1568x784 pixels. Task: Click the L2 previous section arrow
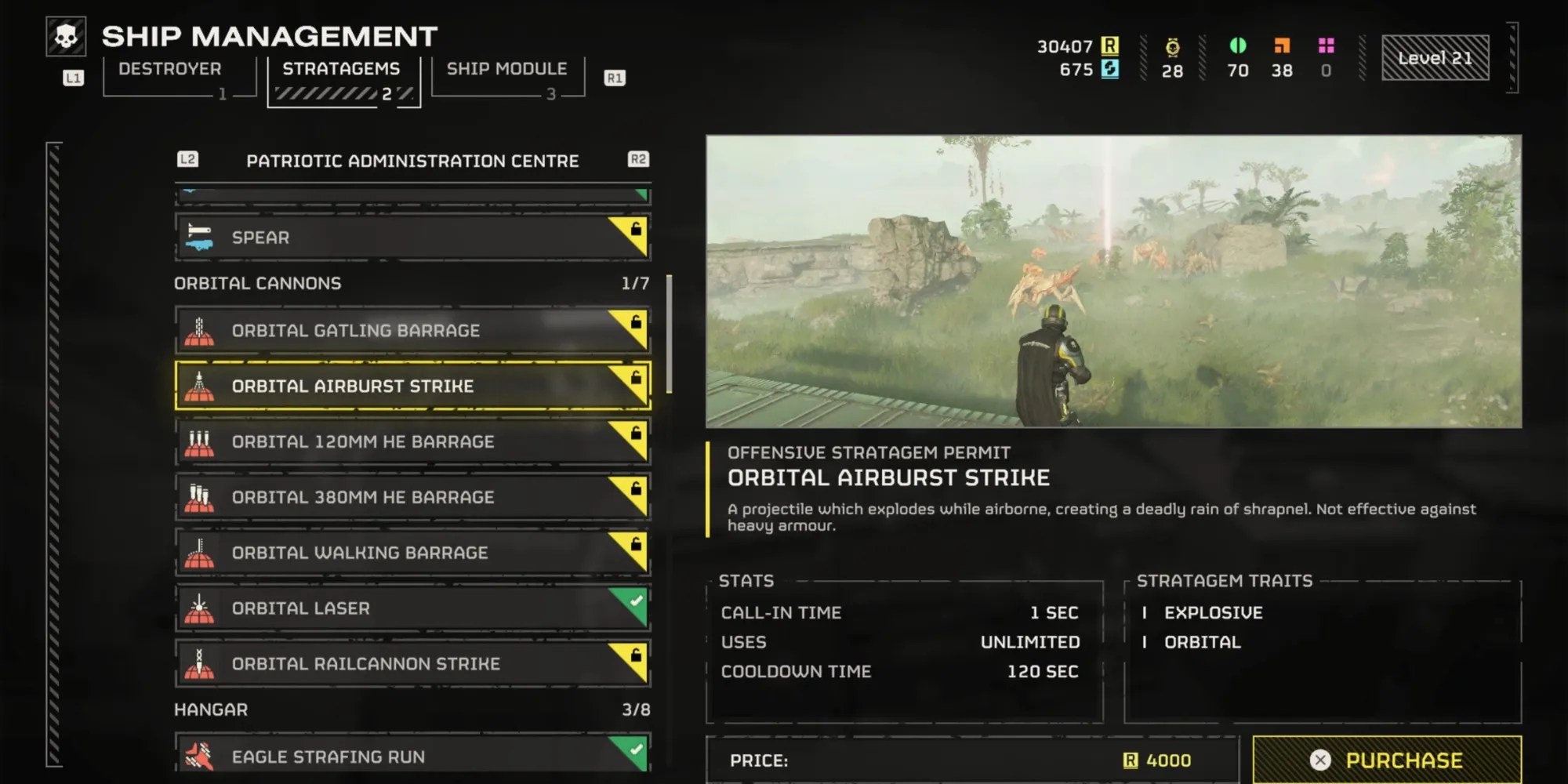(x=188, y=160)
